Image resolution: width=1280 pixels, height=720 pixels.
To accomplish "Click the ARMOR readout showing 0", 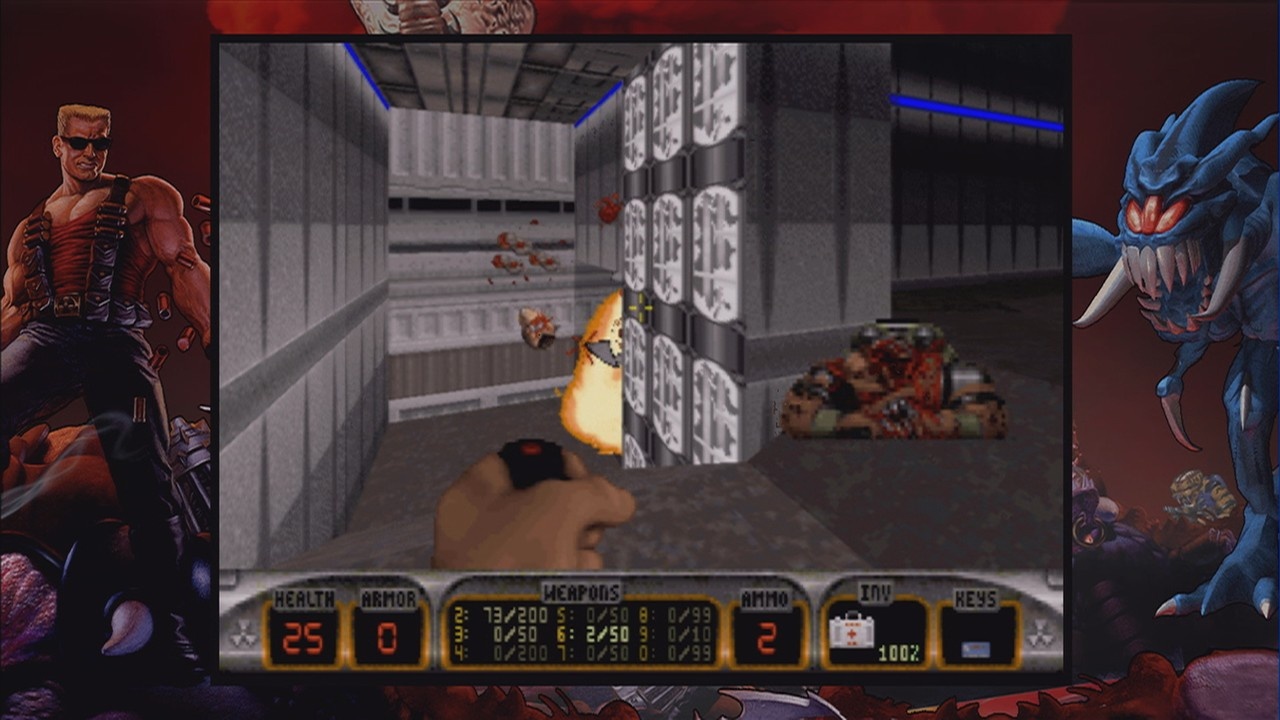I will pyautogui.click(x=389, y=634).
